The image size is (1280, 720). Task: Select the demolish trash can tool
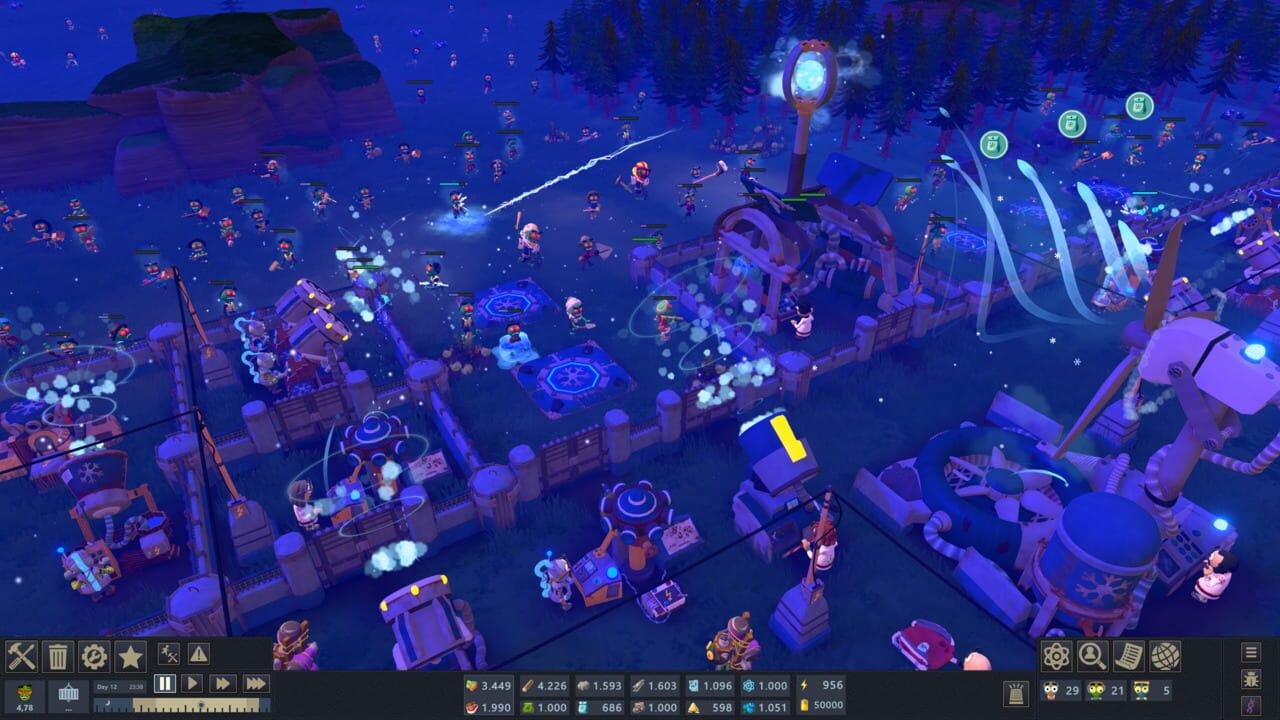coord(58,658)
